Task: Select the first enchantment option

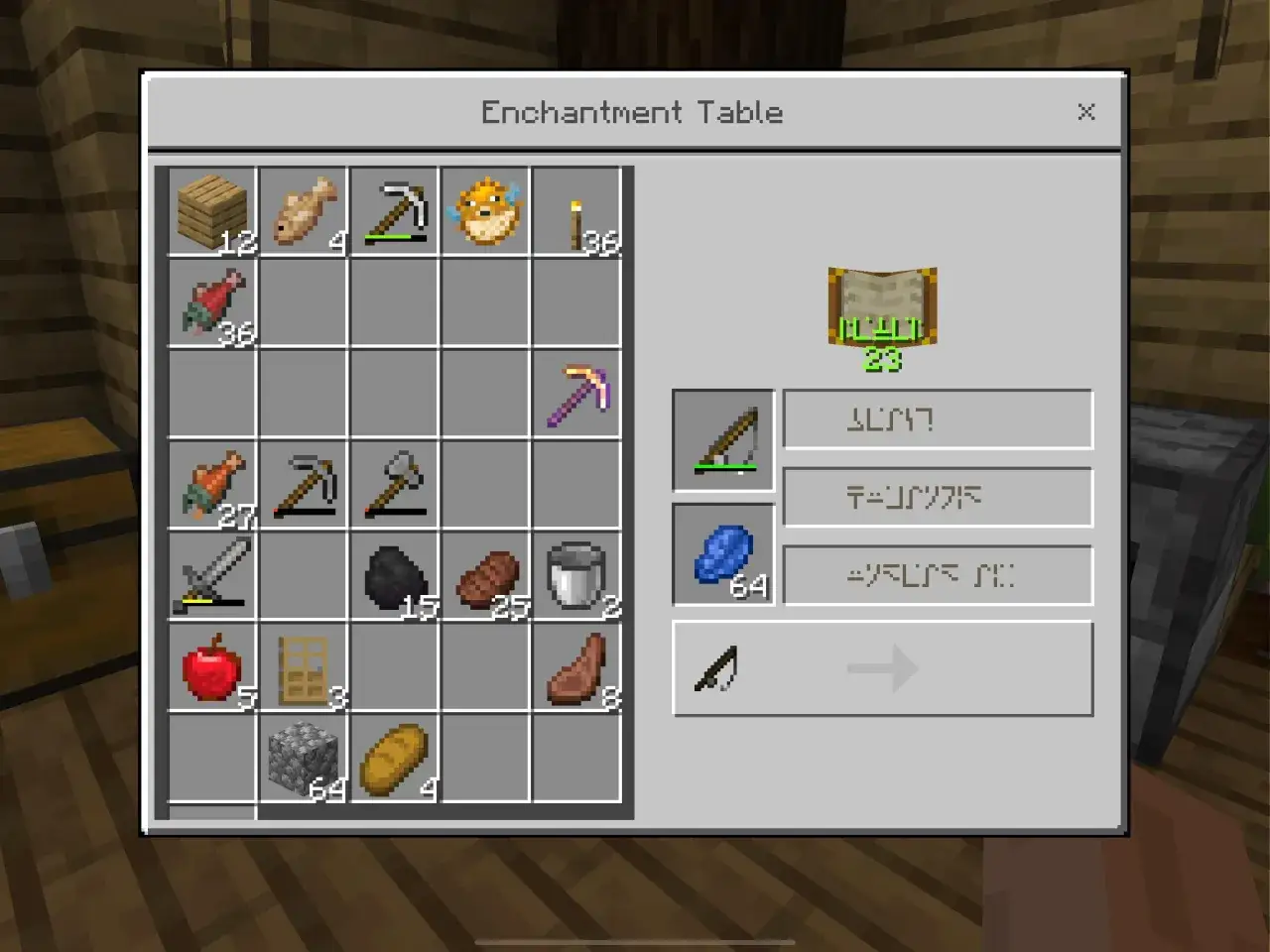Action: click(x=937, y=418)
